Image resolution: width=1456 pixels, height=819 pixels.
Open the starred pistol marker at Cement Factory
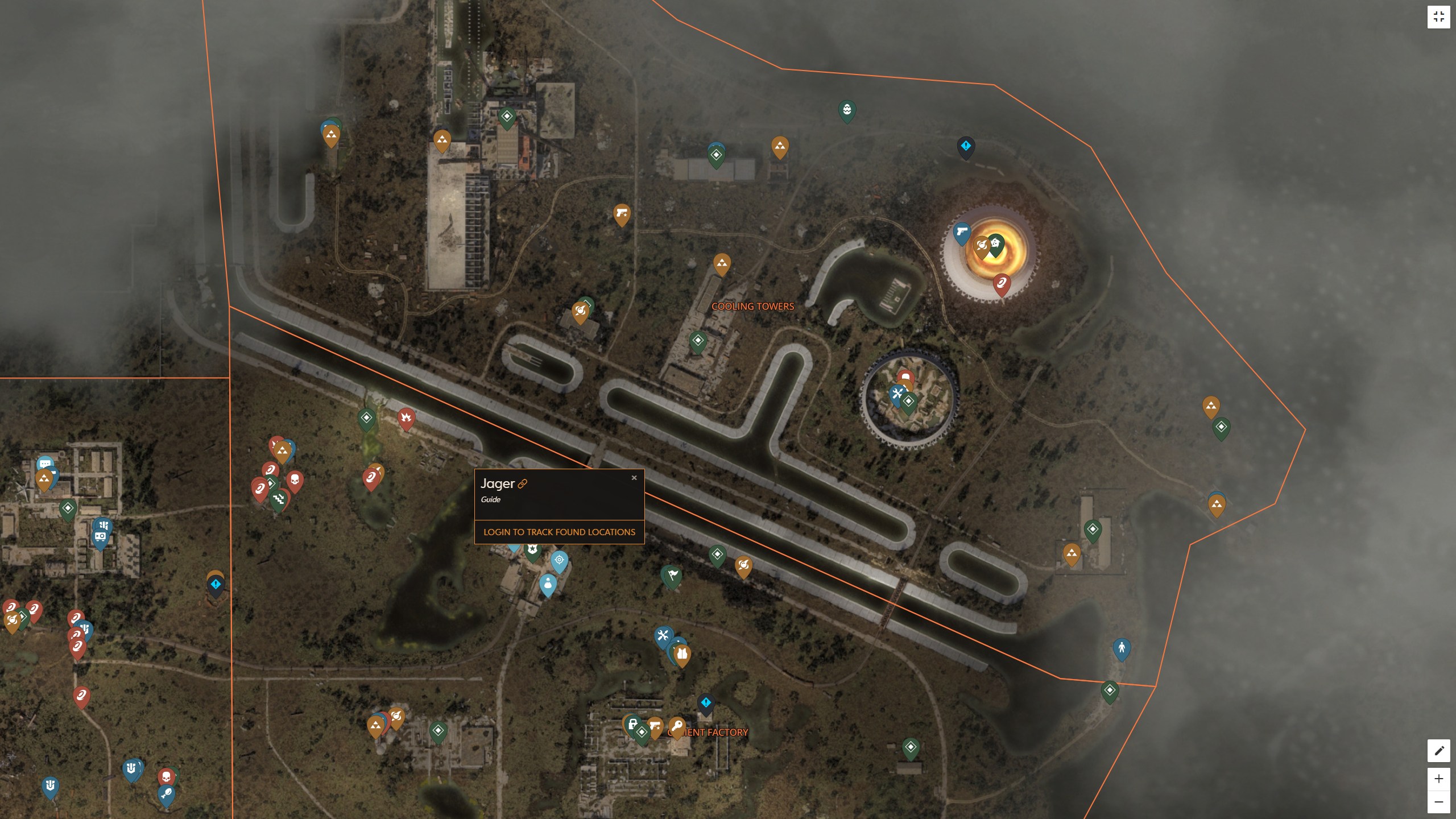[655, 726]
